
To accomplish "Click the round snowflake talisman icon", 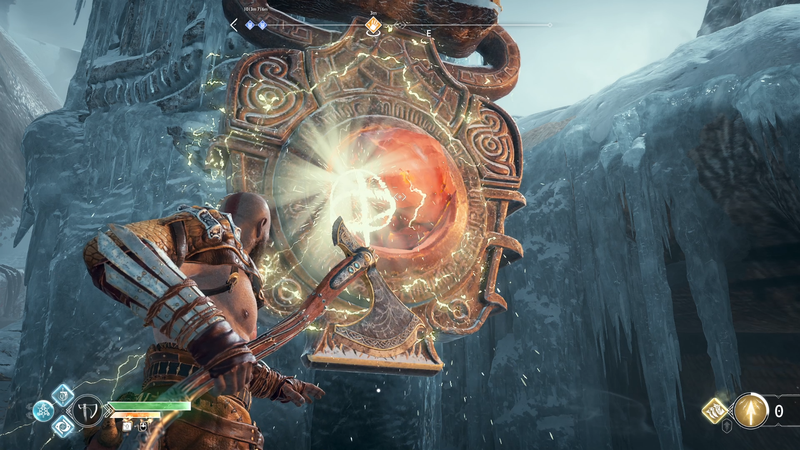I will pos(42,409).
